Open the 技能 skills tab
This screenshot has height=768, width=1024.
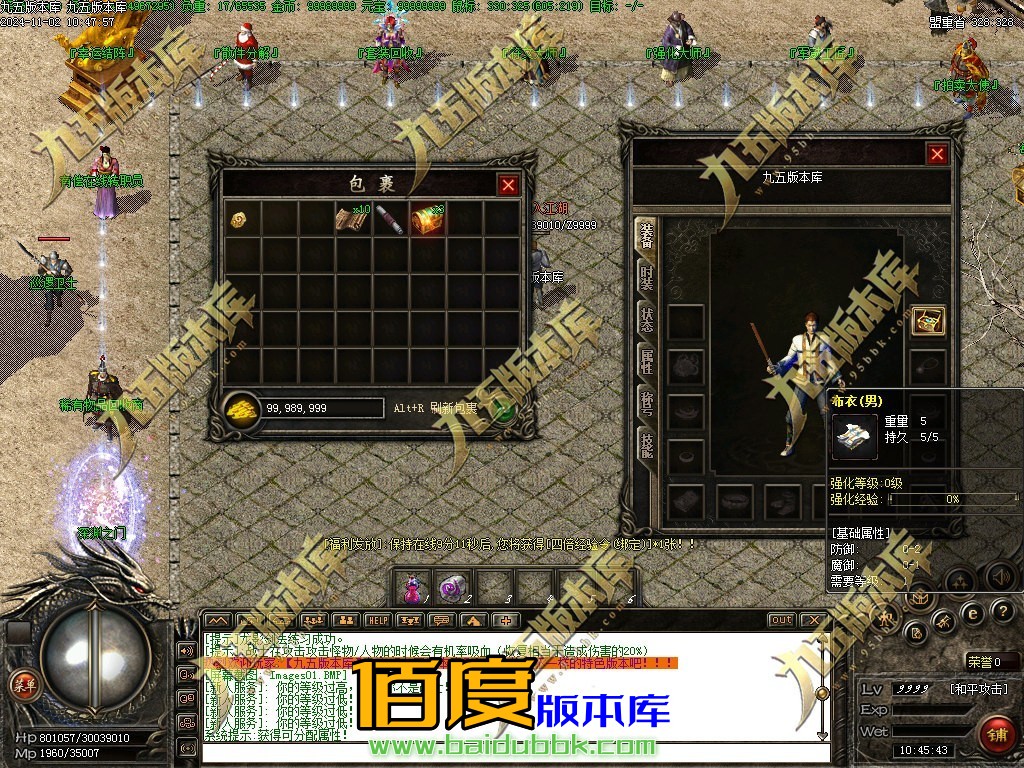(x=646, y=443)
